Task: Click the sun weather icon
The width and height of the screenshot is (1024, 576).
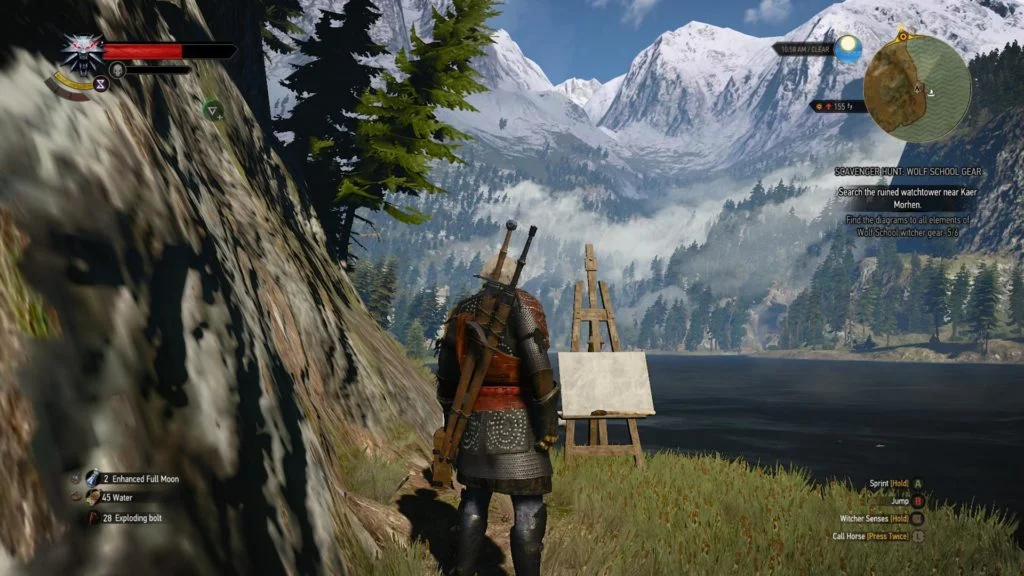Action: tap(849, 48)
